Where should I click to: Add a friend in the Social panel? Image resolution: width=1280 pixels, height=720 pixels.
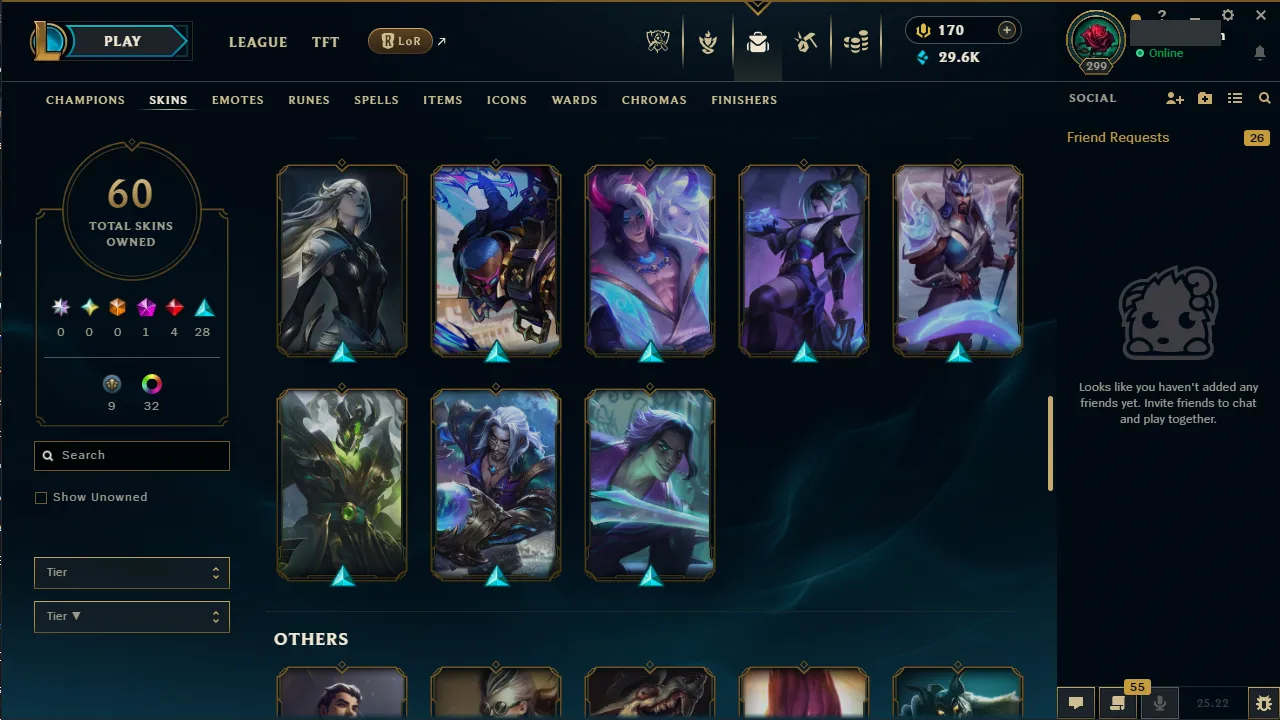coord(1174,98)
